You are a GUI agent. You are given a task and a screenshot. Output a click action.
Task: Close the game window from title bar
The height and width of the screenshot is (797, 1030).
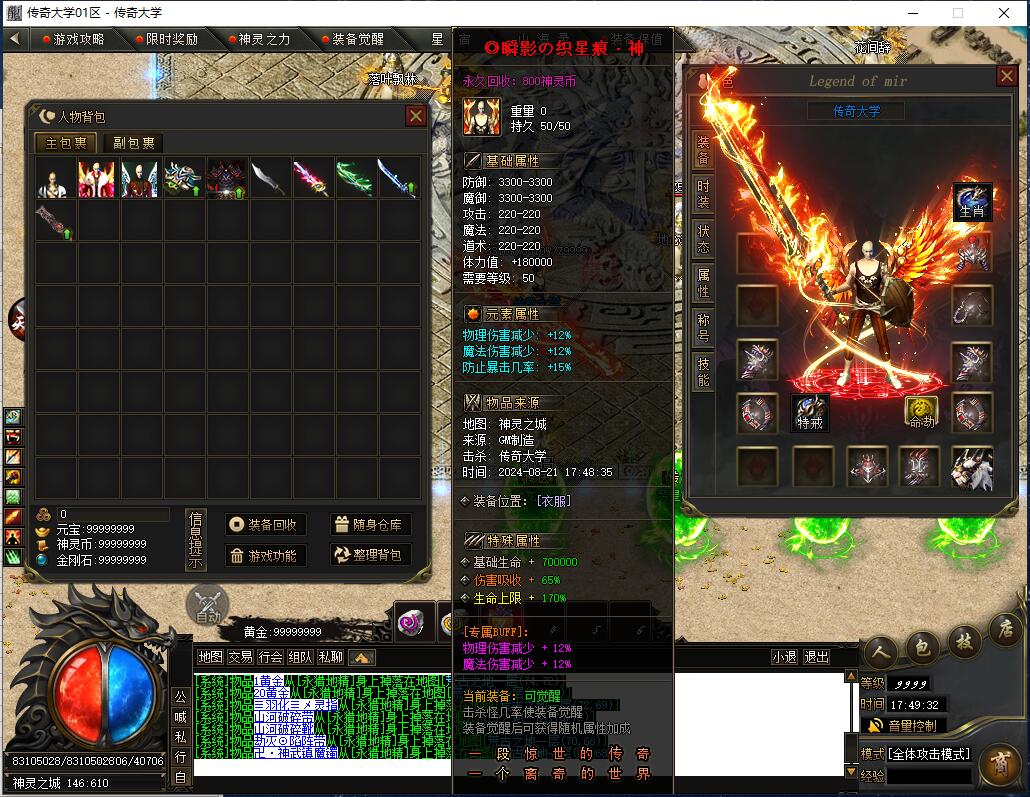pyautogui.click(x=1005, y=13)
